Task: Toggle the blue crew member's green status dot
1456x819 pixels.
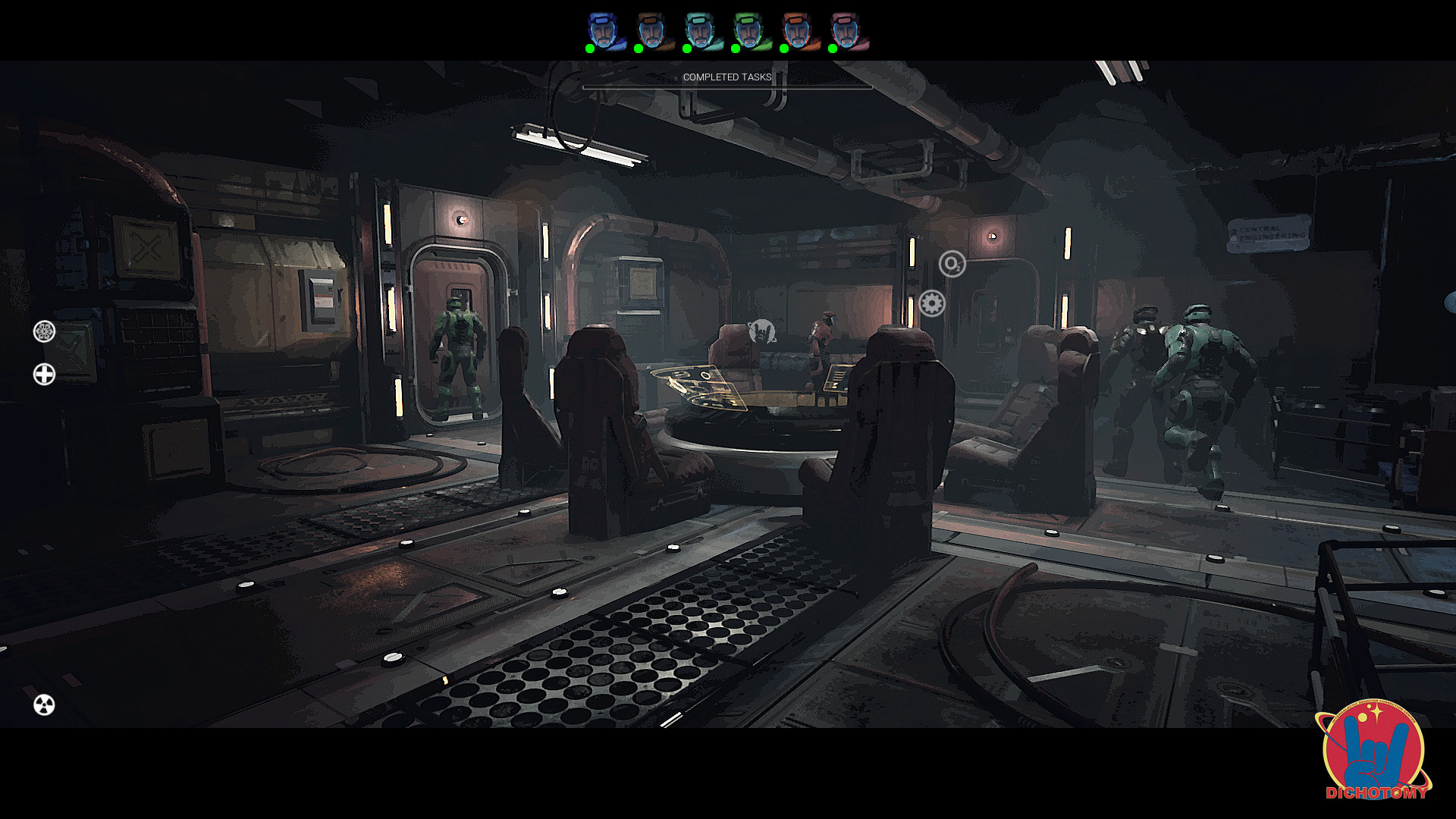Action: pyautogui.click(x=590, y=48)
